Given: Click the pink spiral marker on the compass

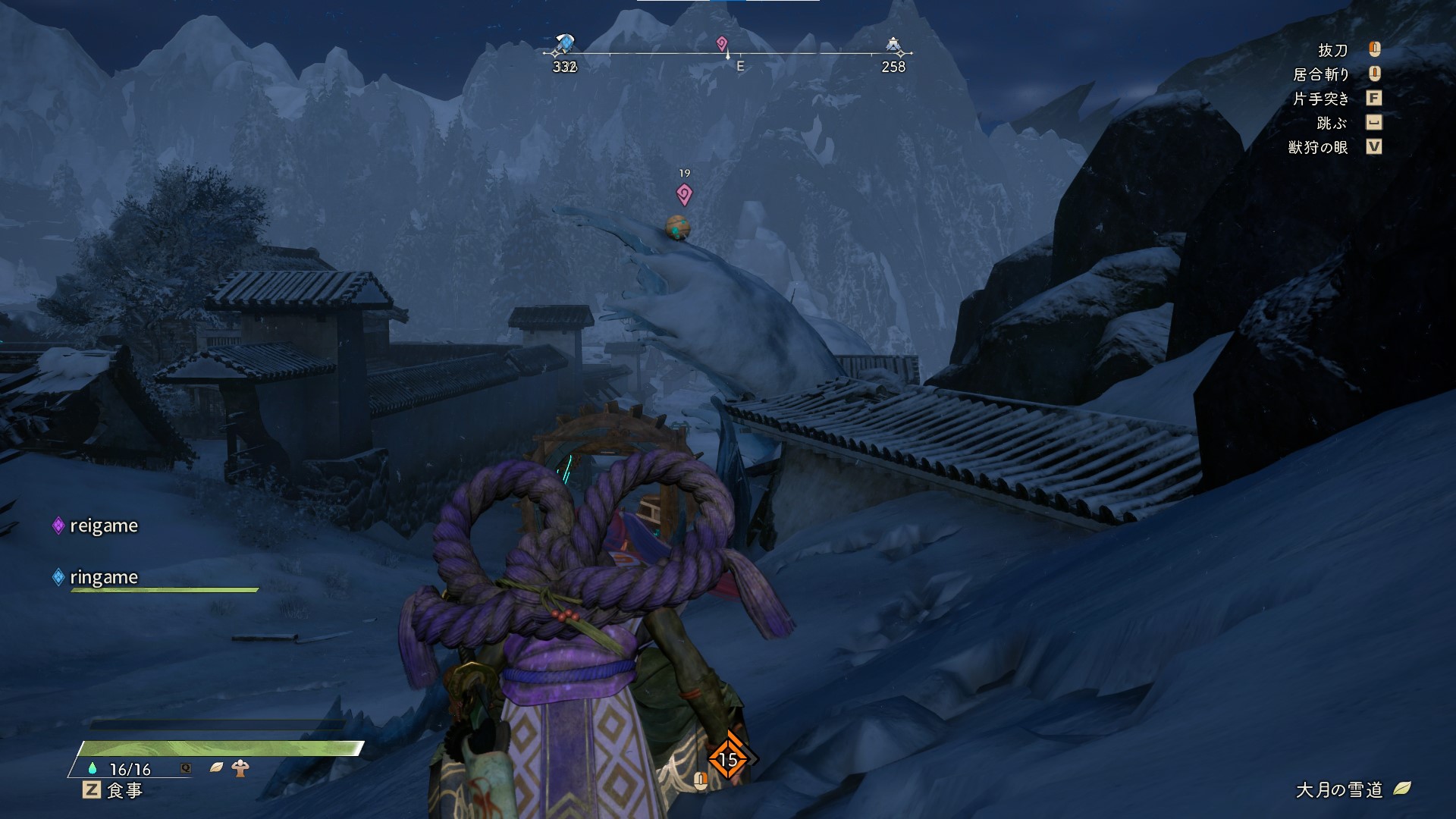Looking at the screenshot, I should 722,44.
